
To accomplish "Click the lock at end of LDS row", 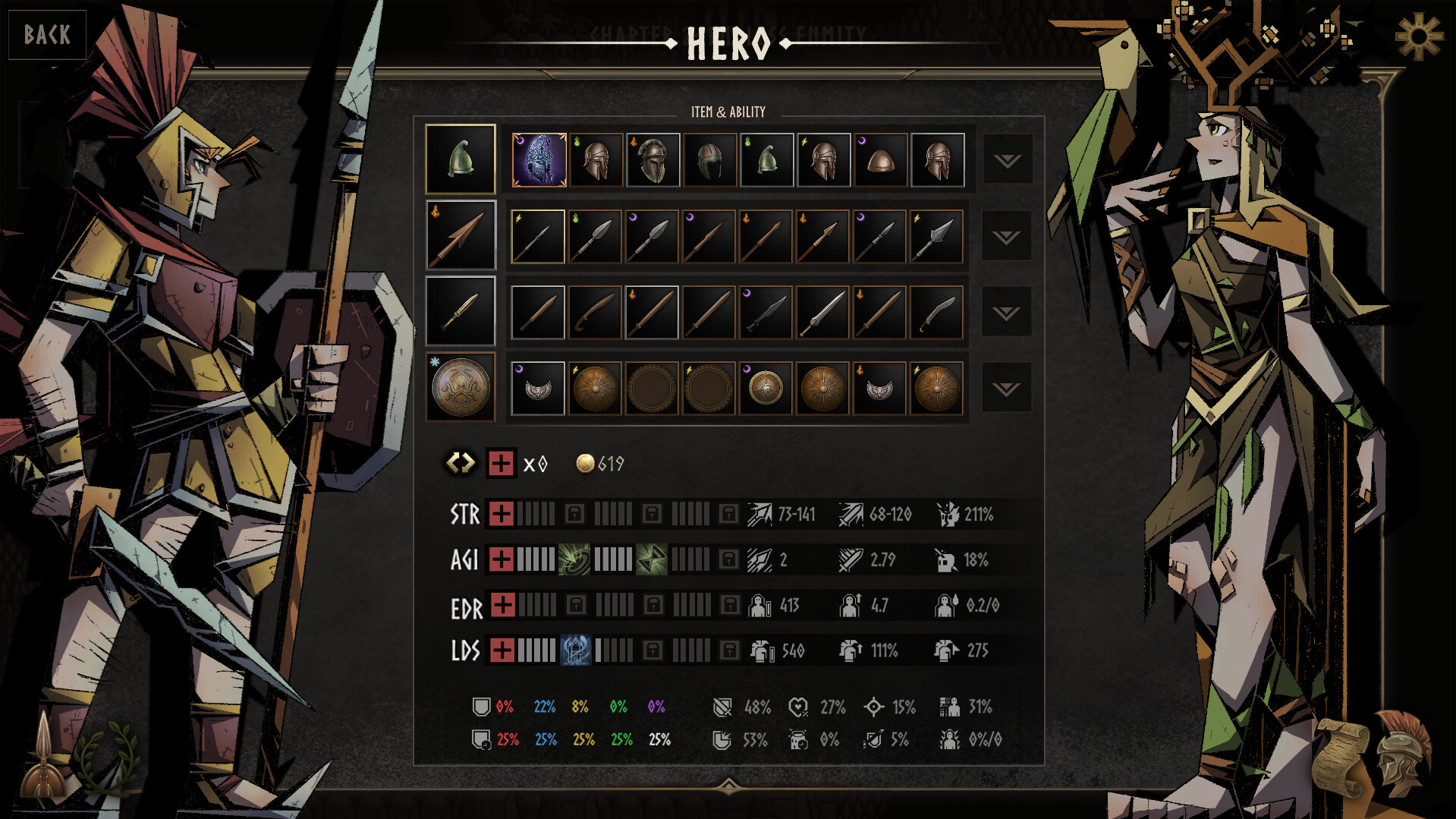I will tap(730, 650).
